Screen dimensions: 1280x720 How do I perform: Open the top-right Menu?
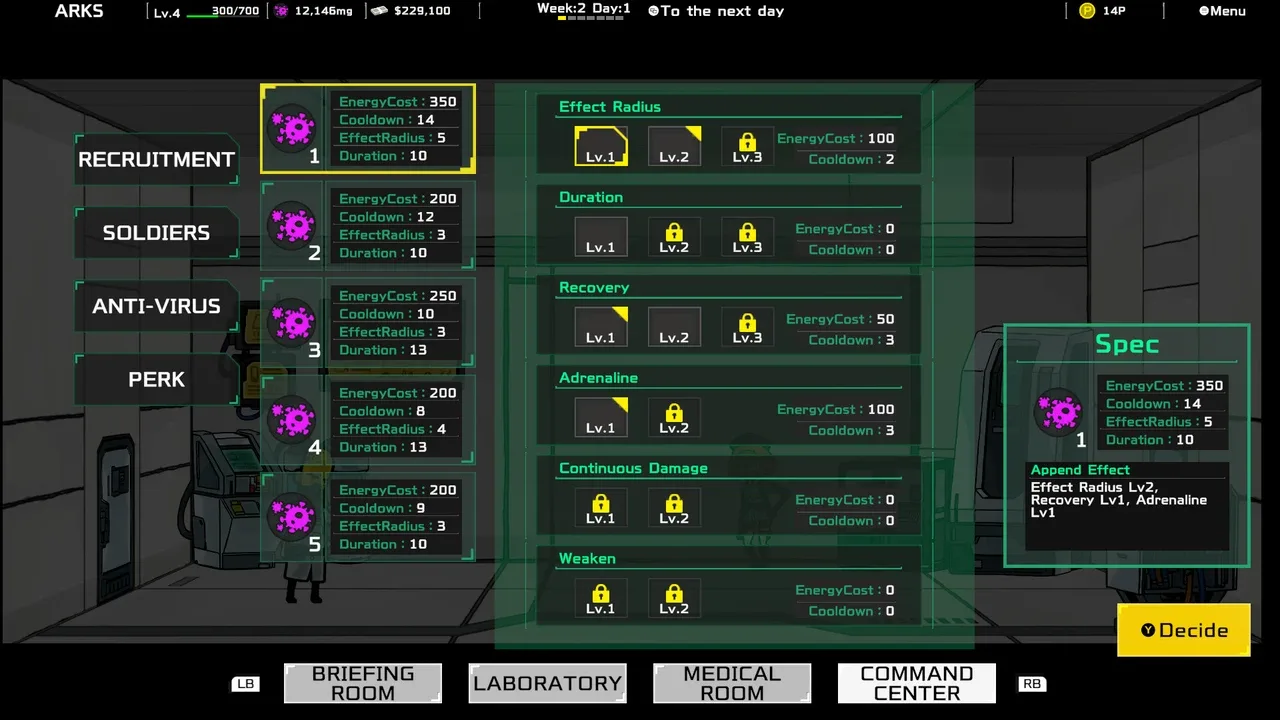pos(1222,11)
